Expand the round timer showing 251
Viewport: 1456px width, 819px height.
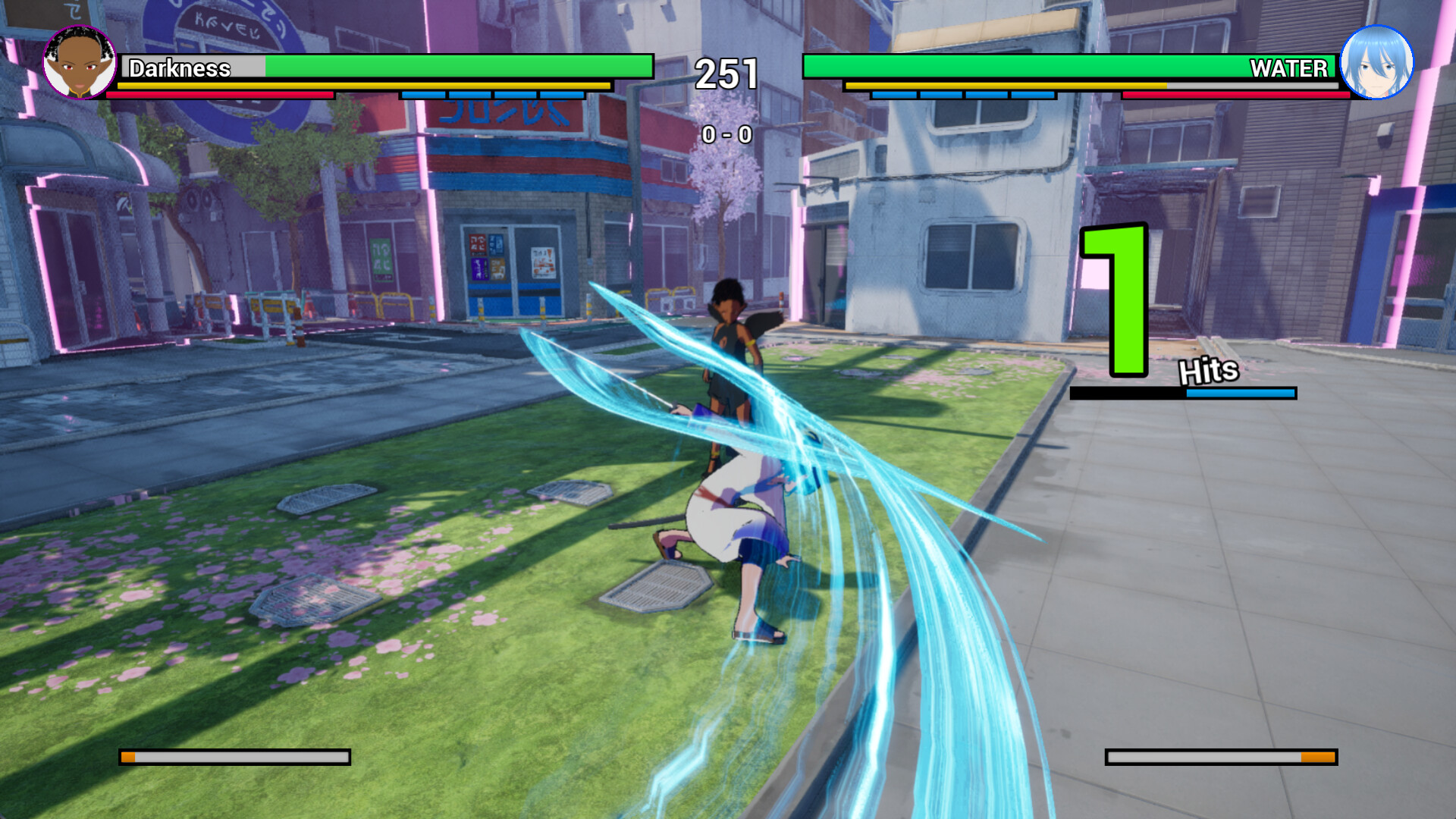pyautogui.click(x=726, y=72)
